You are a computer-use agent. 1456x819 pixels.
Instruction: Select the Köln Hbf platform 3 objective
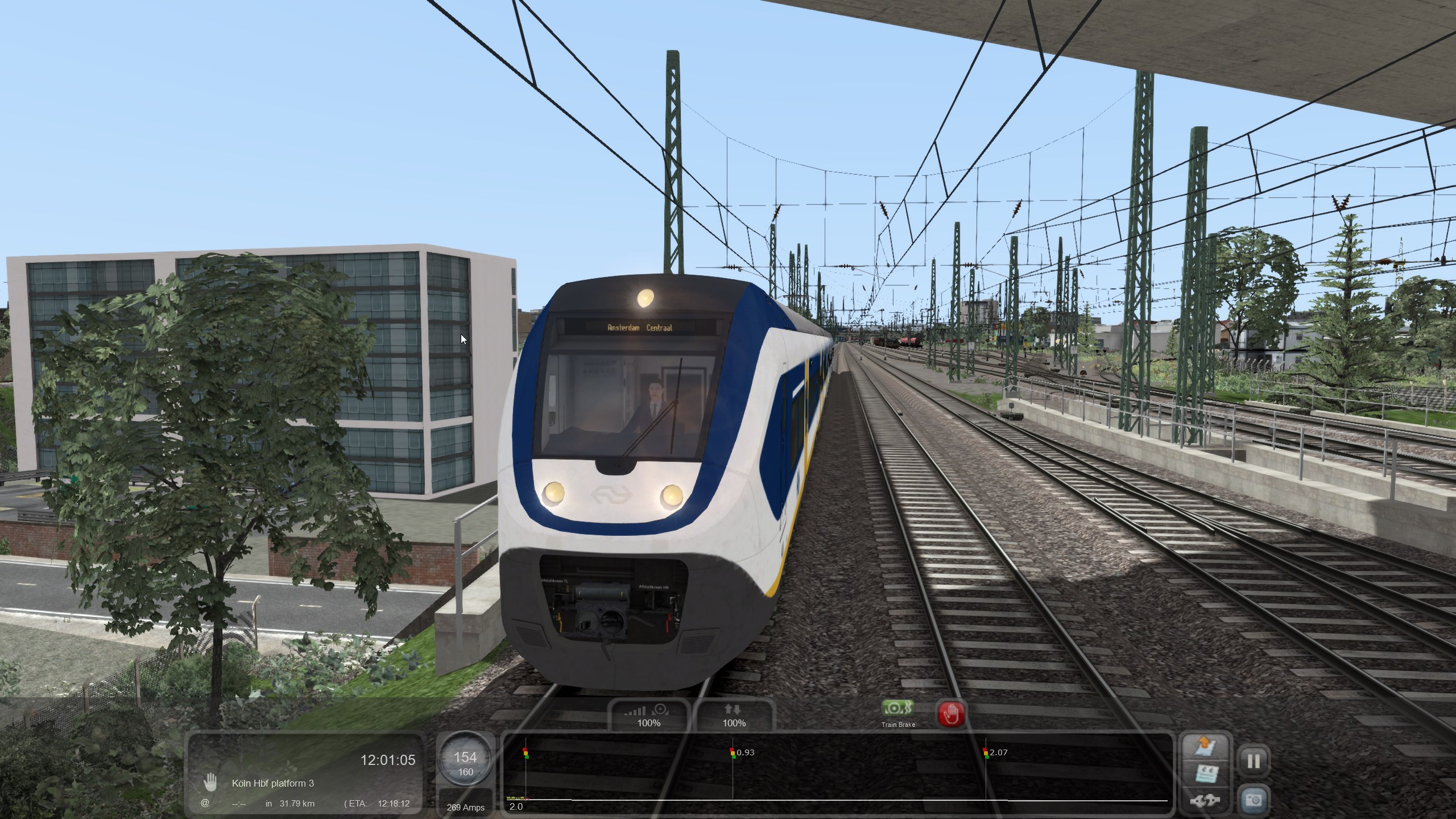click(272, 783)
